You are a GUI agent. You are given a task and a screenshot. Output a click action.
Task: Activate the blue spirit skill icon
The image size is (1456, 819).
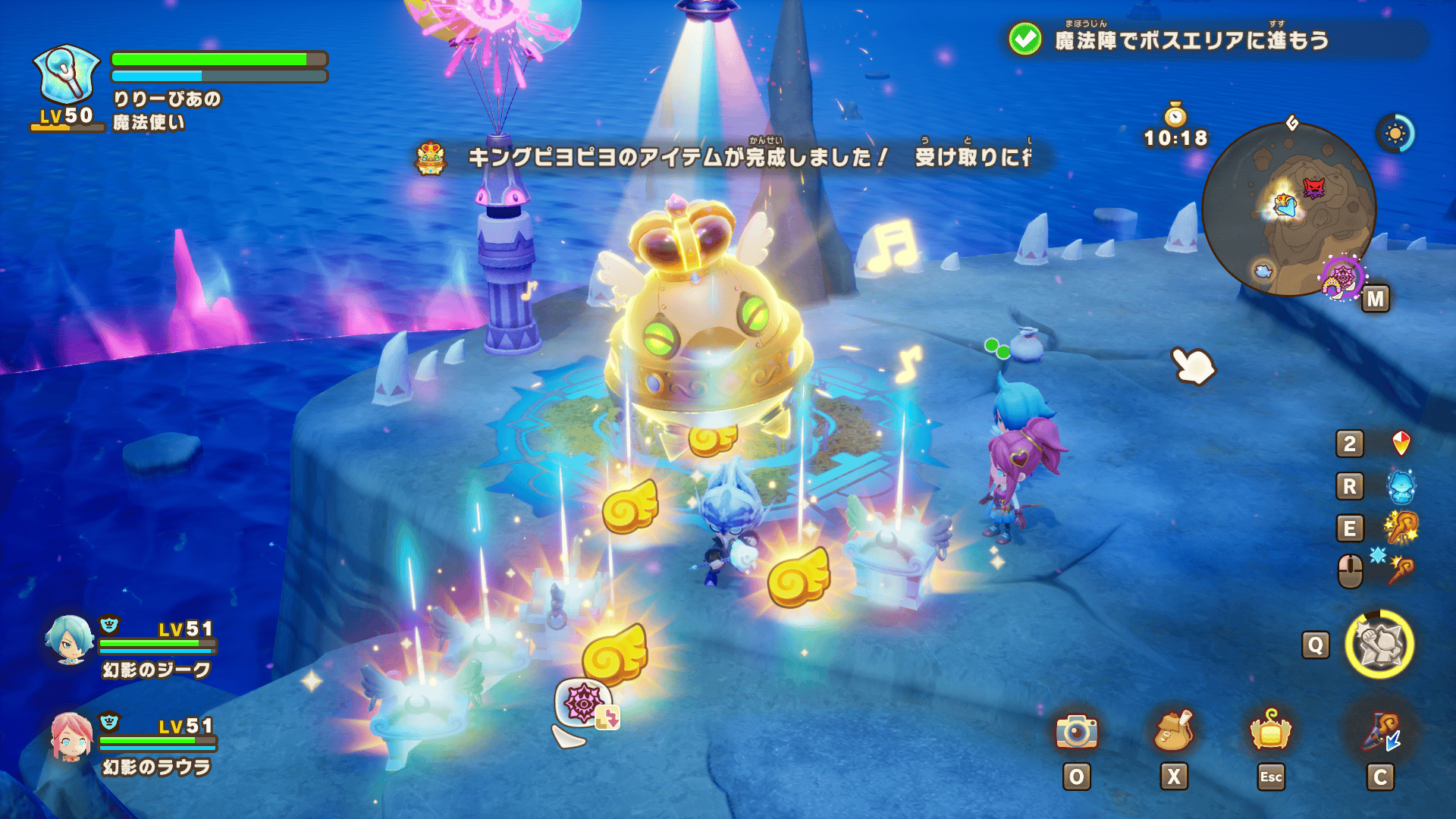click(1401, 486)
